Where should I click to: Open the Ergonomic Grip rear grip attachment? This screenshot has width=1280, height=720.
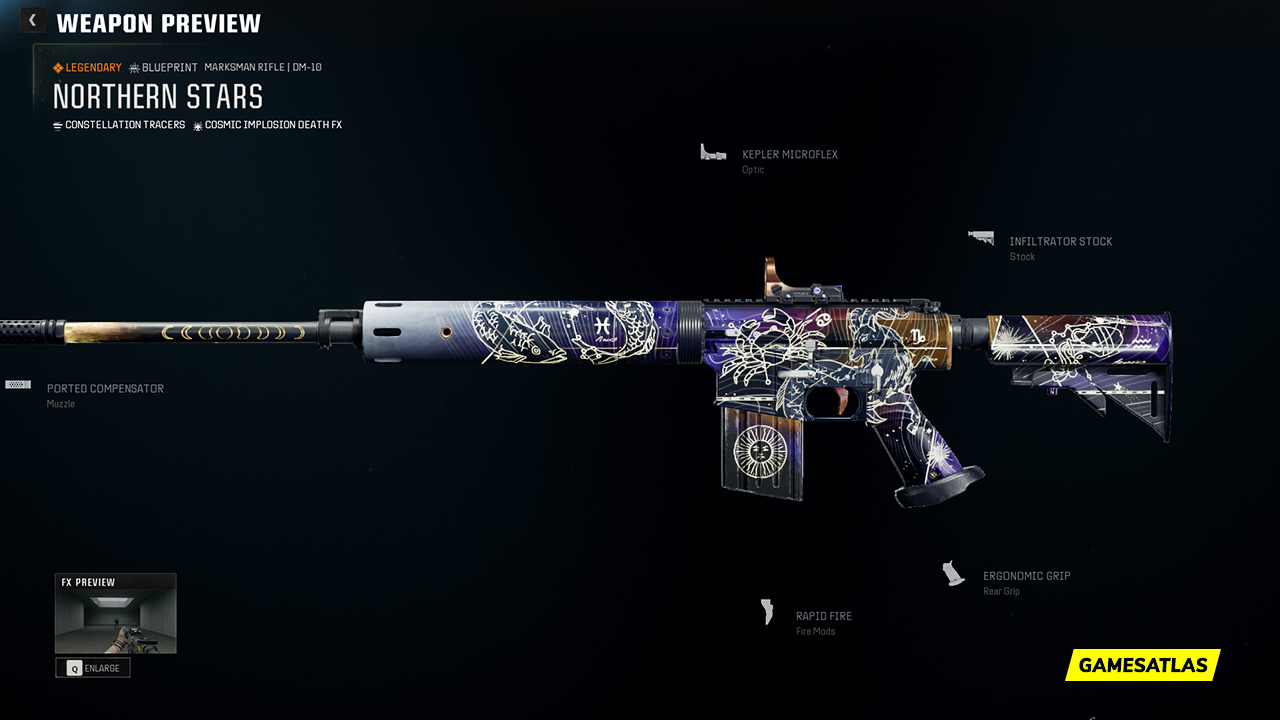(1026, 577)
